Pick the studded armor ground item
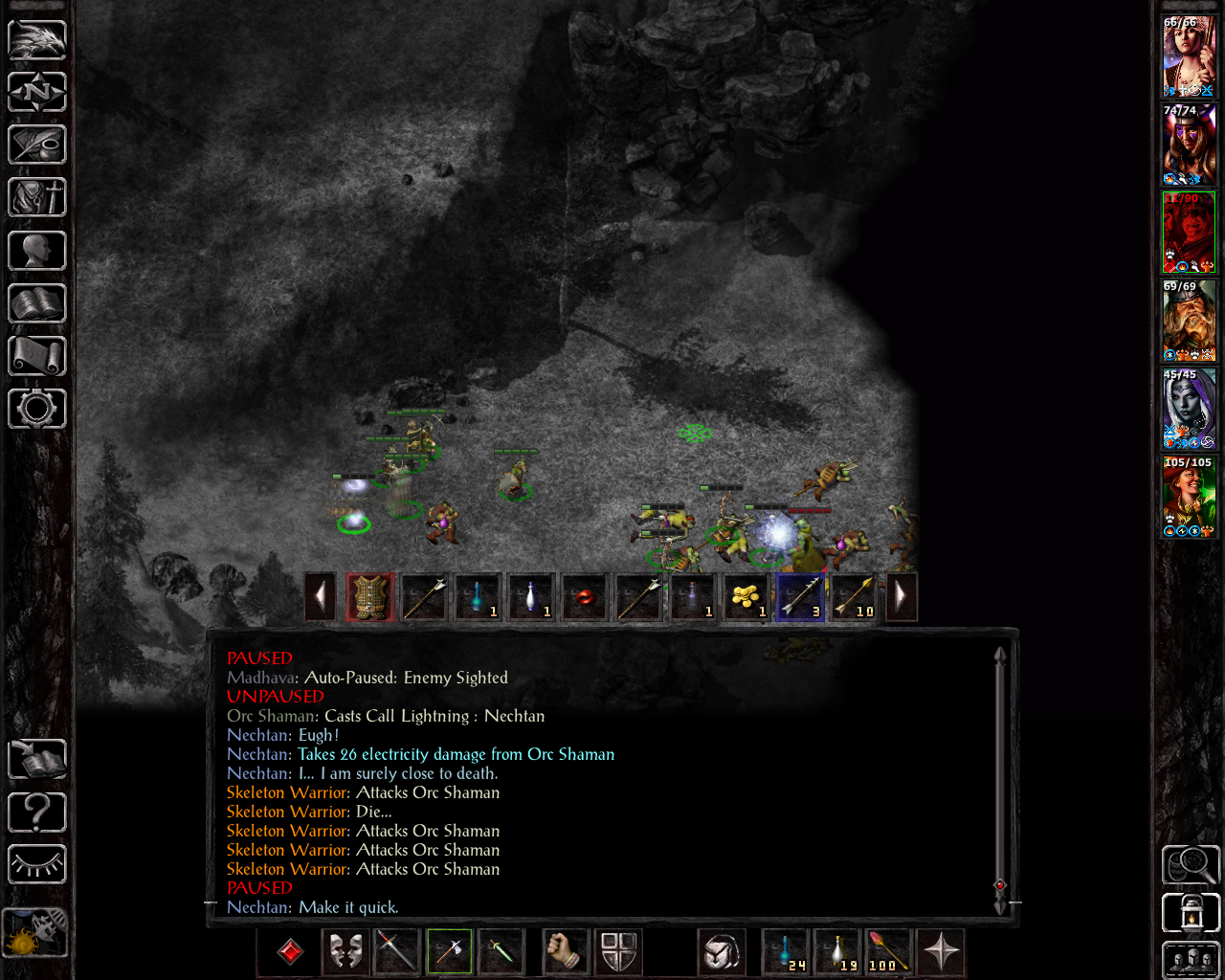 coord(370,597)
